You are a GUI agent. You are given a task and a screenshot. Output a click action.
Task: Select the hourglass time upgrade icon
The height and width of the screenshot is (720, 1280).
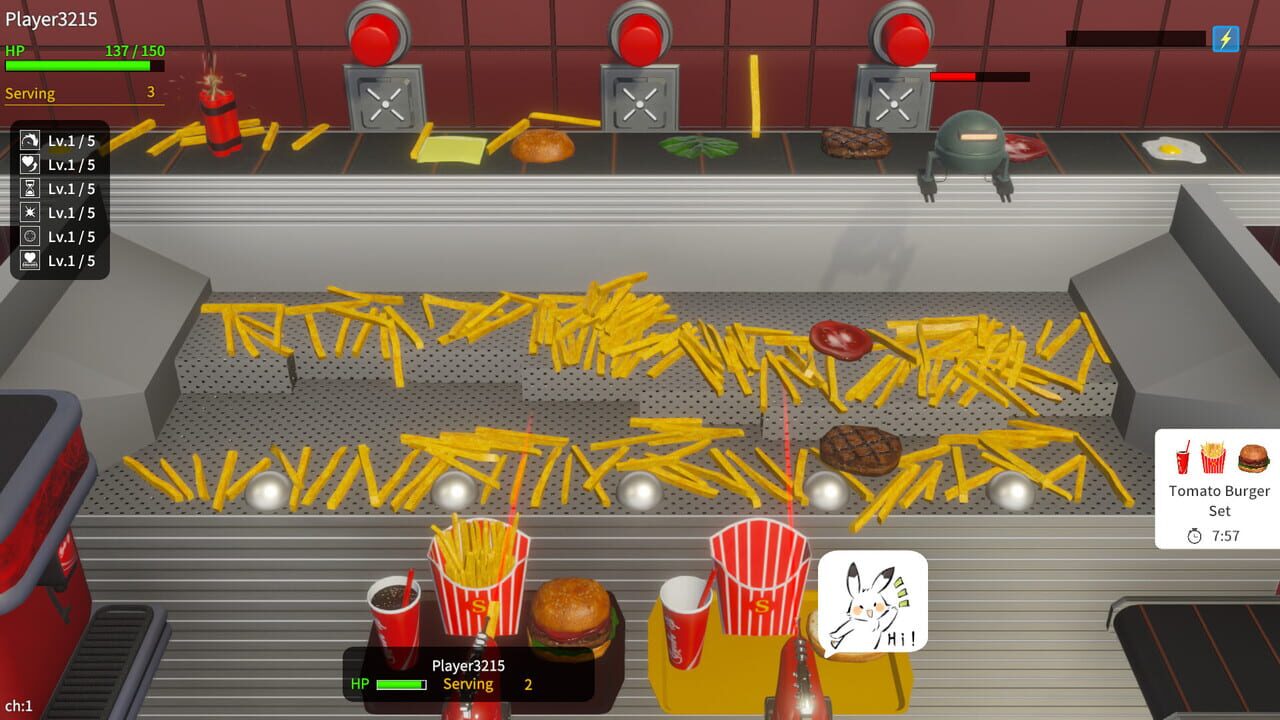pos(29,188)
